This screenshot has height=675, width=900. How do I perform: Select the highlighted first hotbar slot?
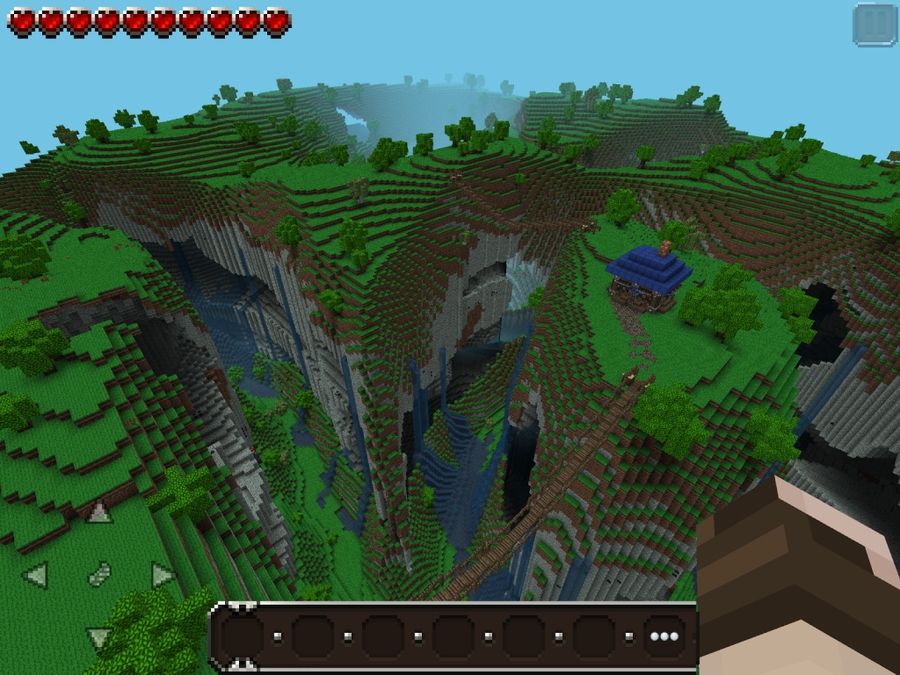[x=242, y=636]
